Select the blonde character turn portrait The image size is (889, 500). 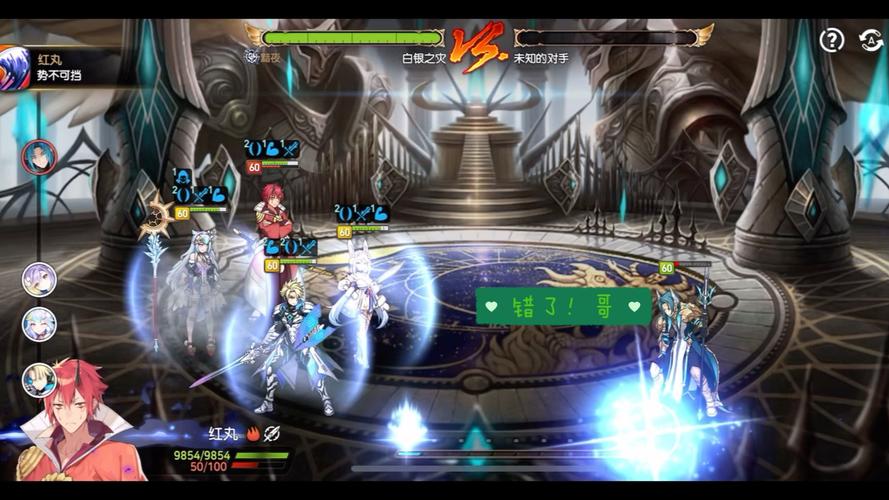[39, 379]
